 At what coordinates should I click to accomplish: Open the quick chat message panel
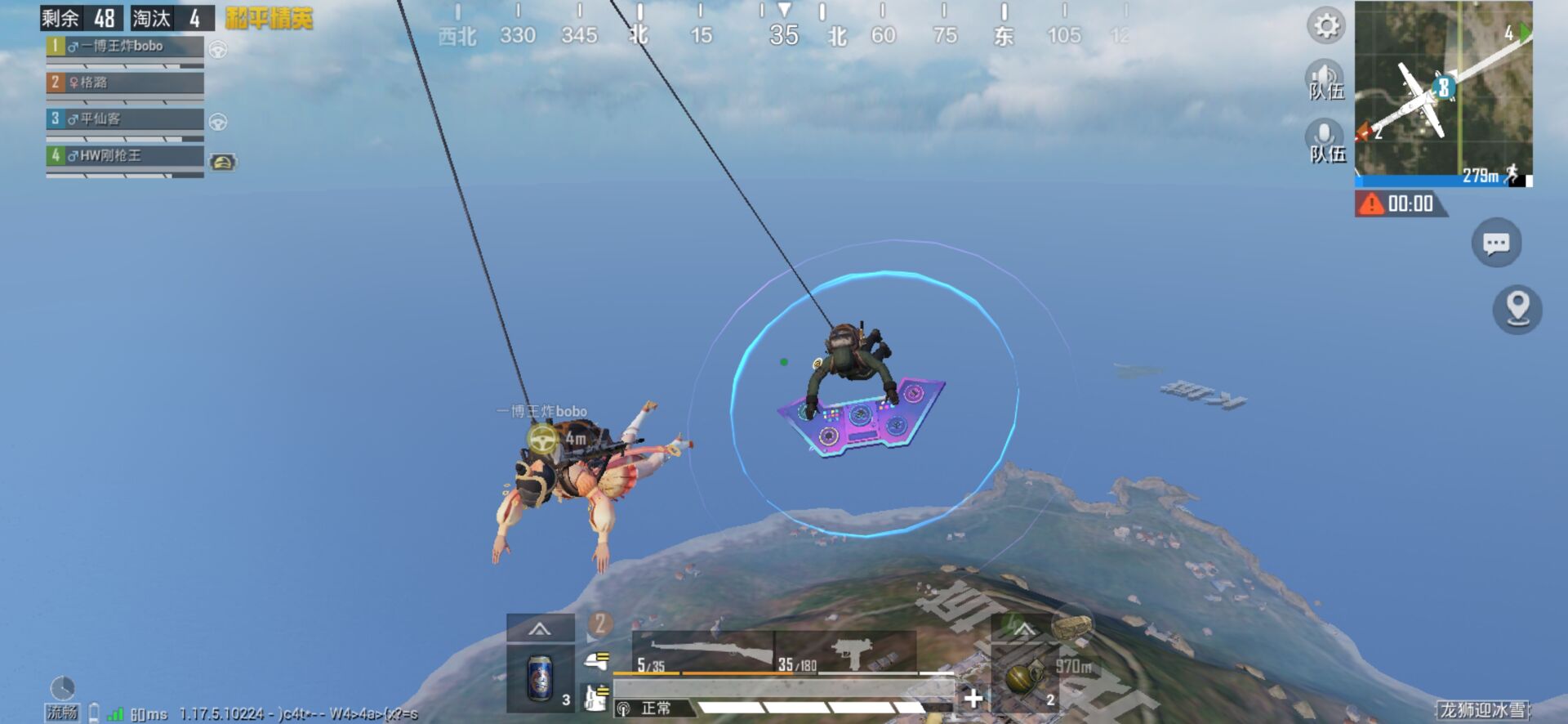(1497, 243)
